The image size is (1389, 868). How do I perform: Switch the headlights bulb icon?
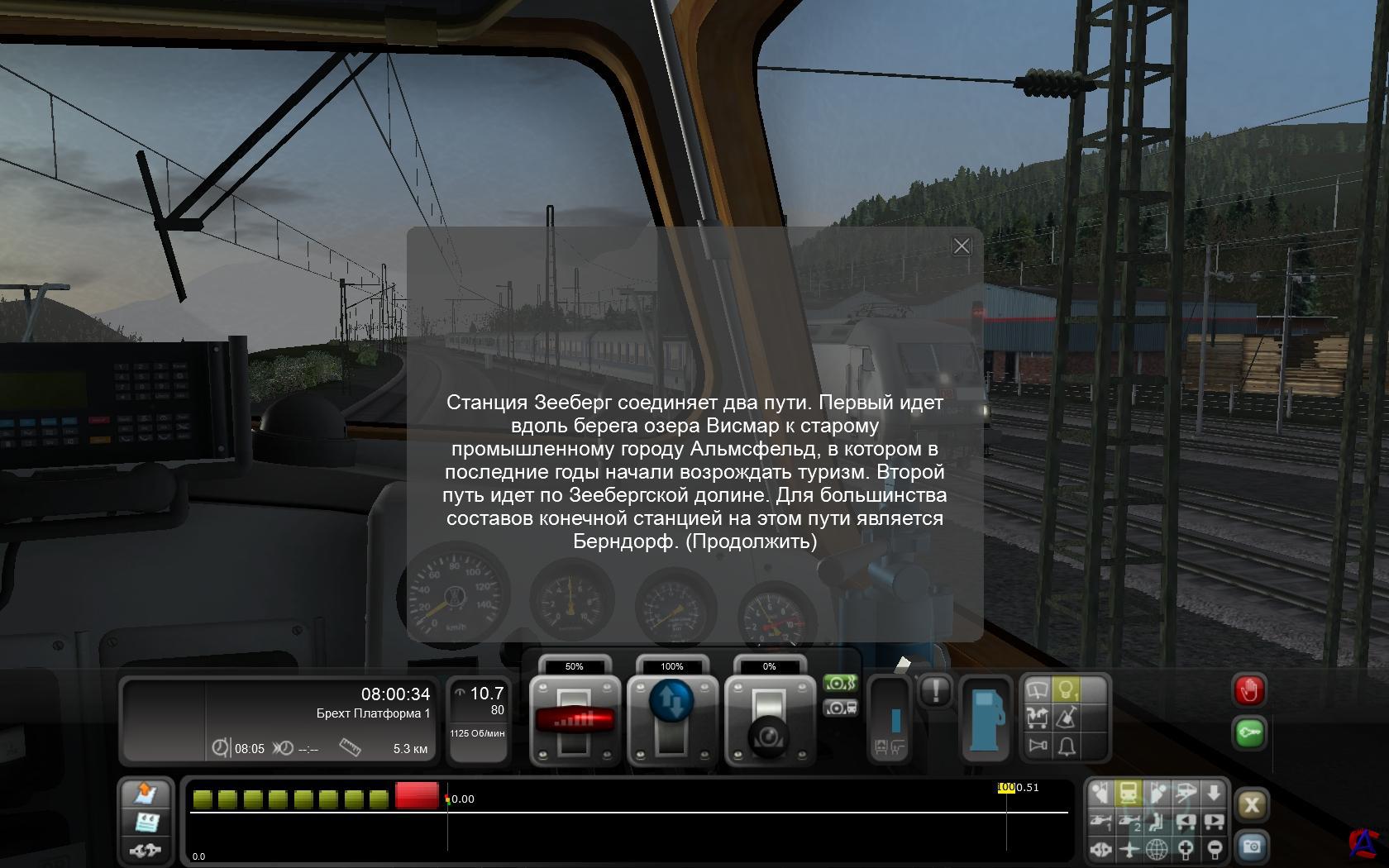[x=1067, y=689]
